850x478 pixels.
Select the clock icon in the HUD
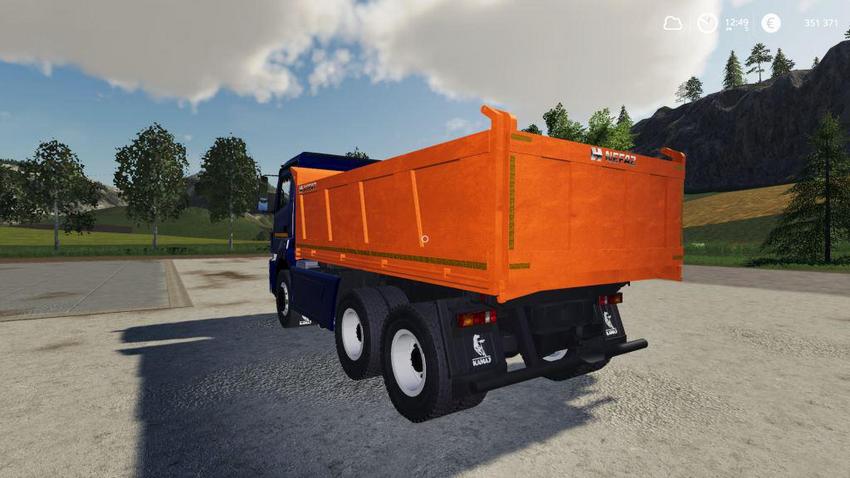tap(707, 23)
